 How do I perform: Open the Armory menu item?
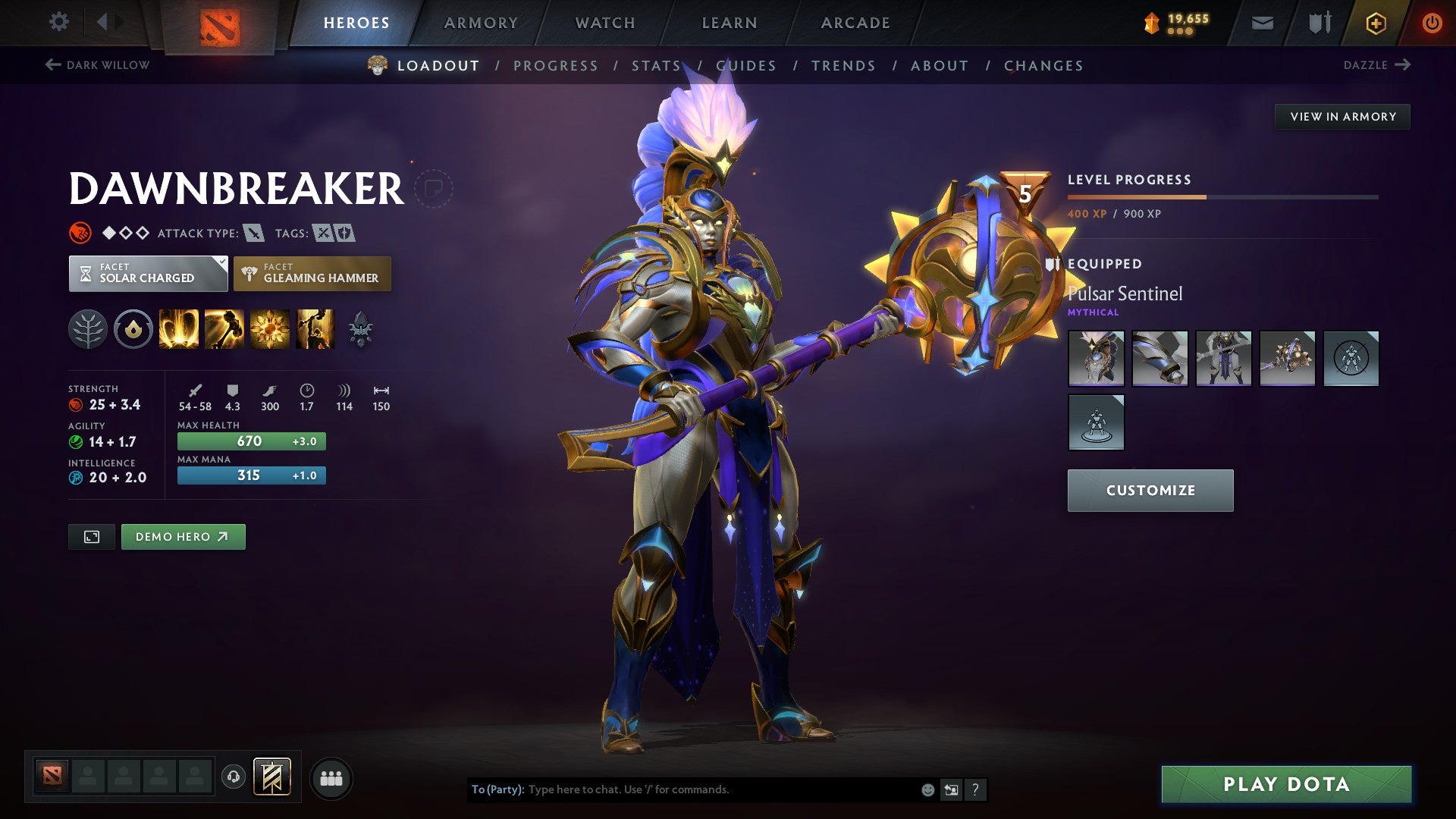click(481, 23)
